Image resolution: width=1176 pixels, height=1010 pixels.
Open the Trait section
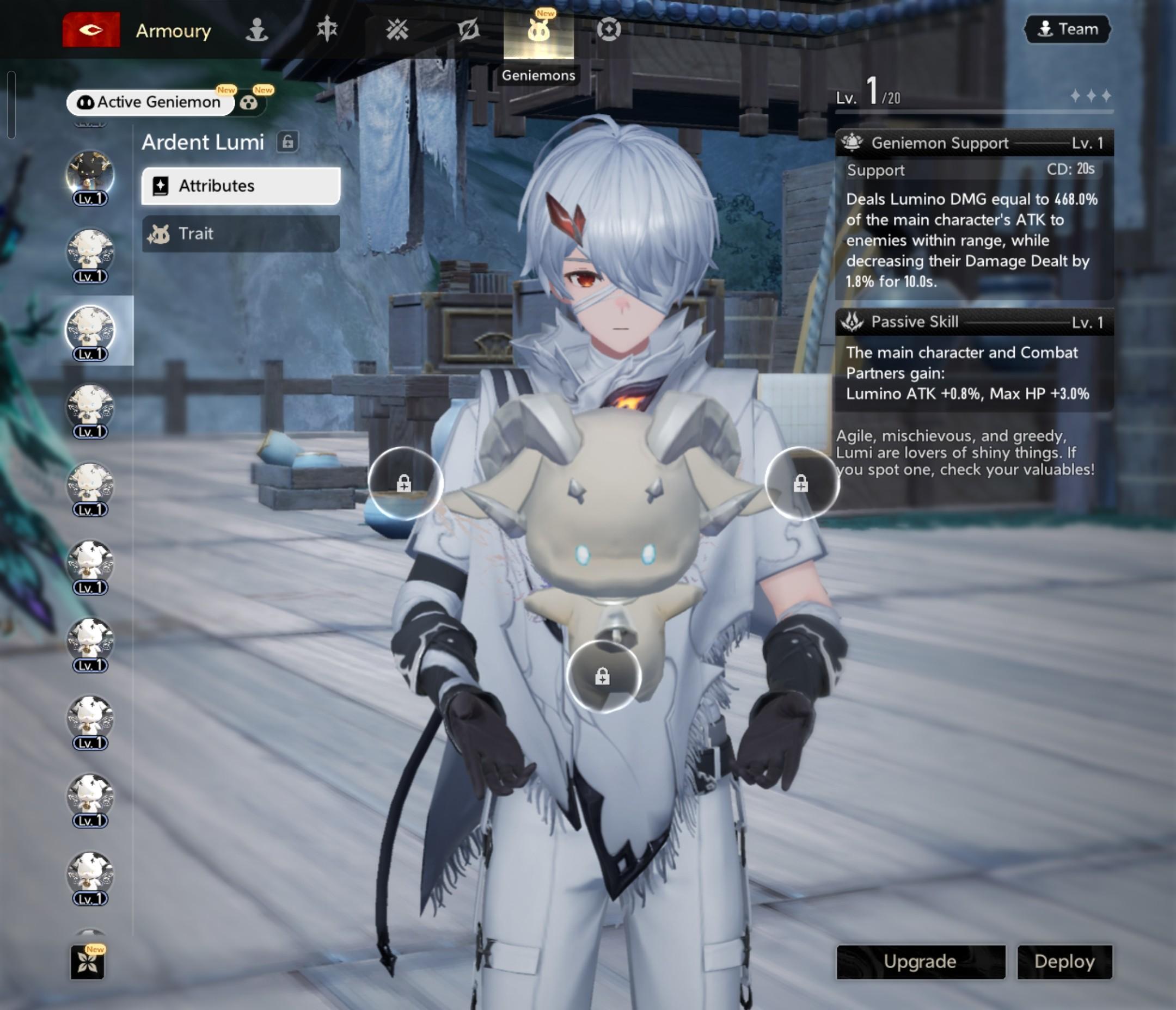(241, 233)
